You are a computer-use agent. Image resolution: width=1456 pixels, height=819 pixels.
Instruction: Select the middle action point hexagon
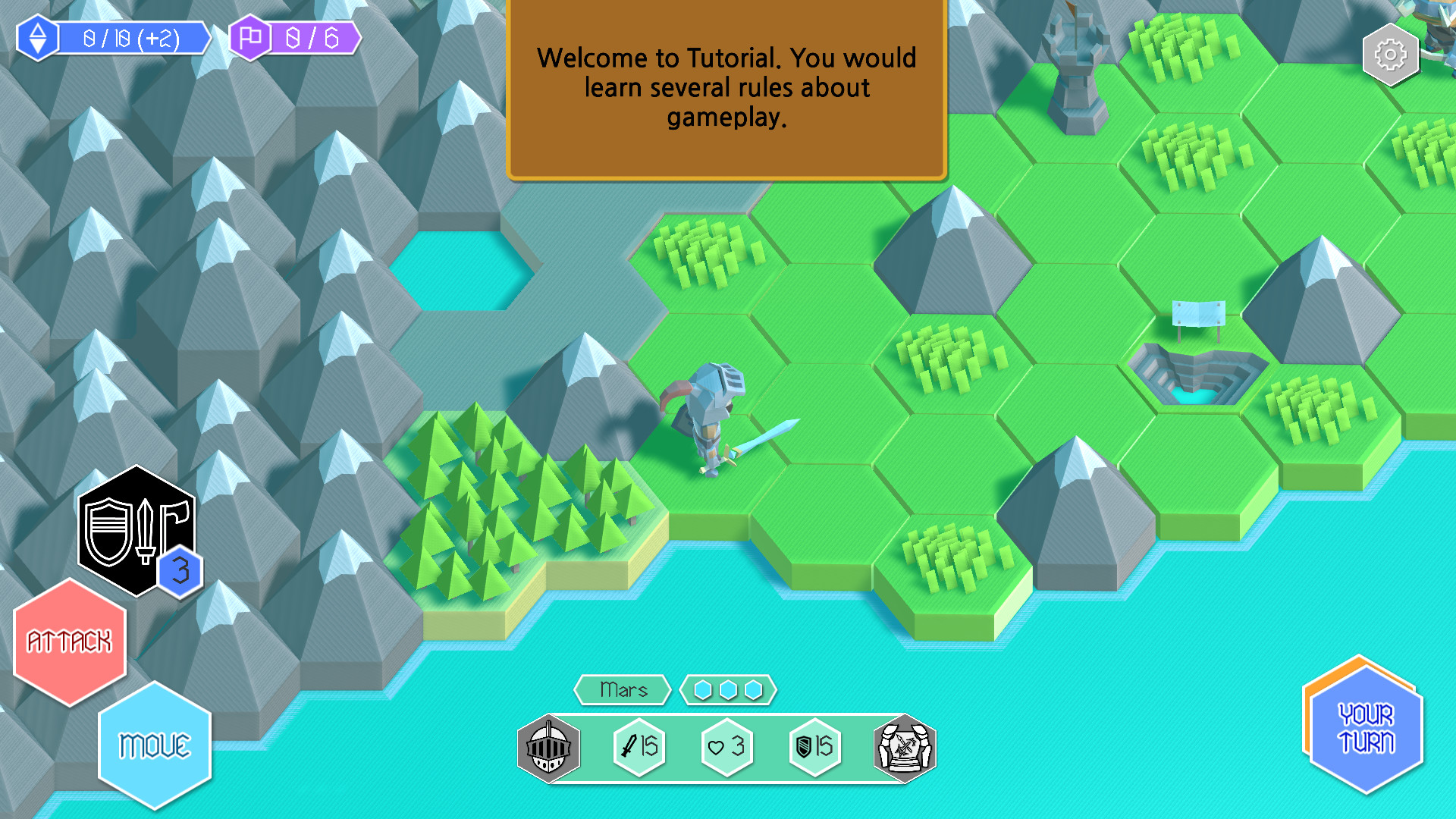point(728,690)
